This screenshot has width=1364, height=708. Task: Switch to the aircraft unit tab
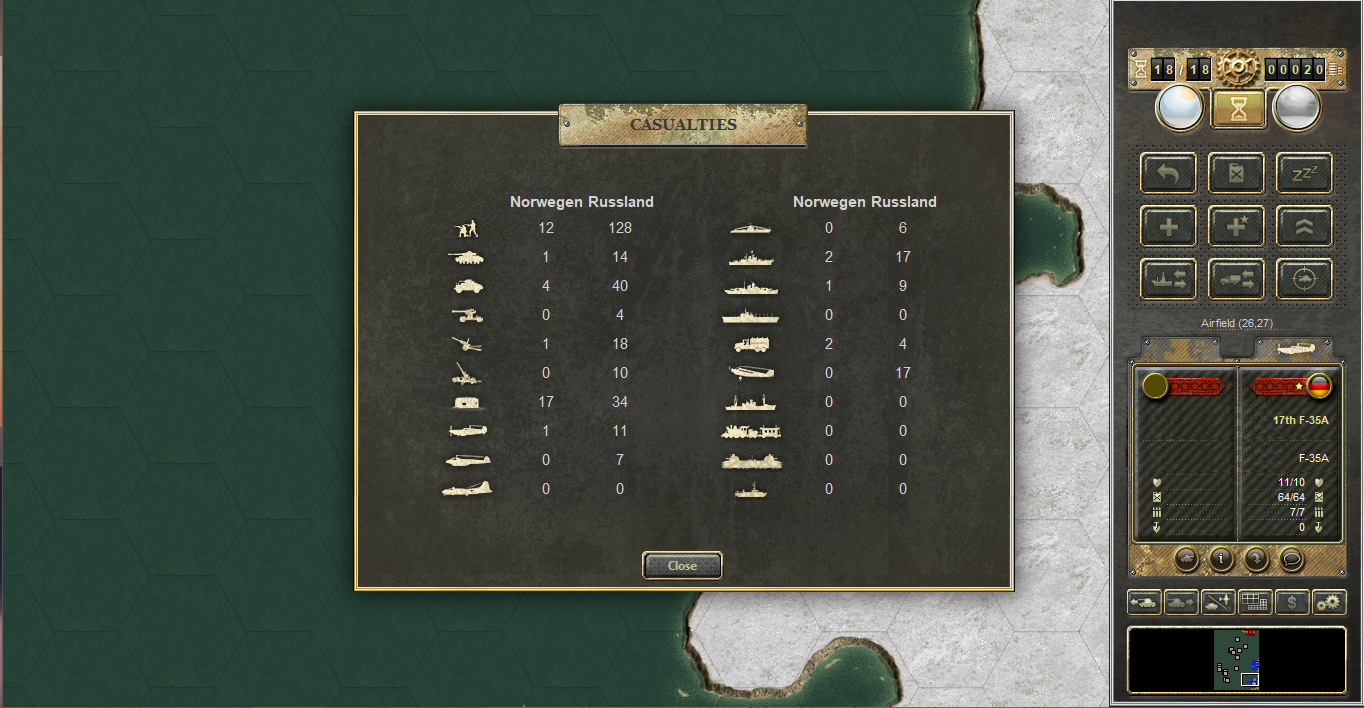pyautogui.click(x=1293, y=347)
